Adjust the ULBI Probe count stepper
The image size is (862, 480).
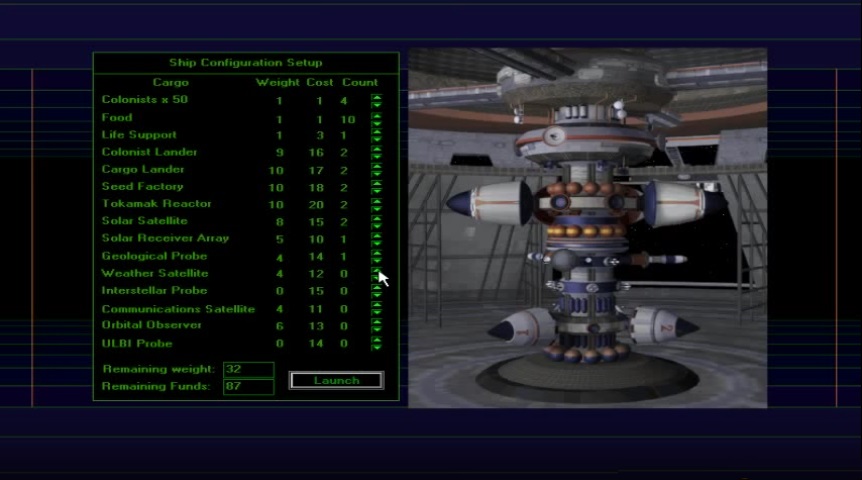click(x=376, y=343)
